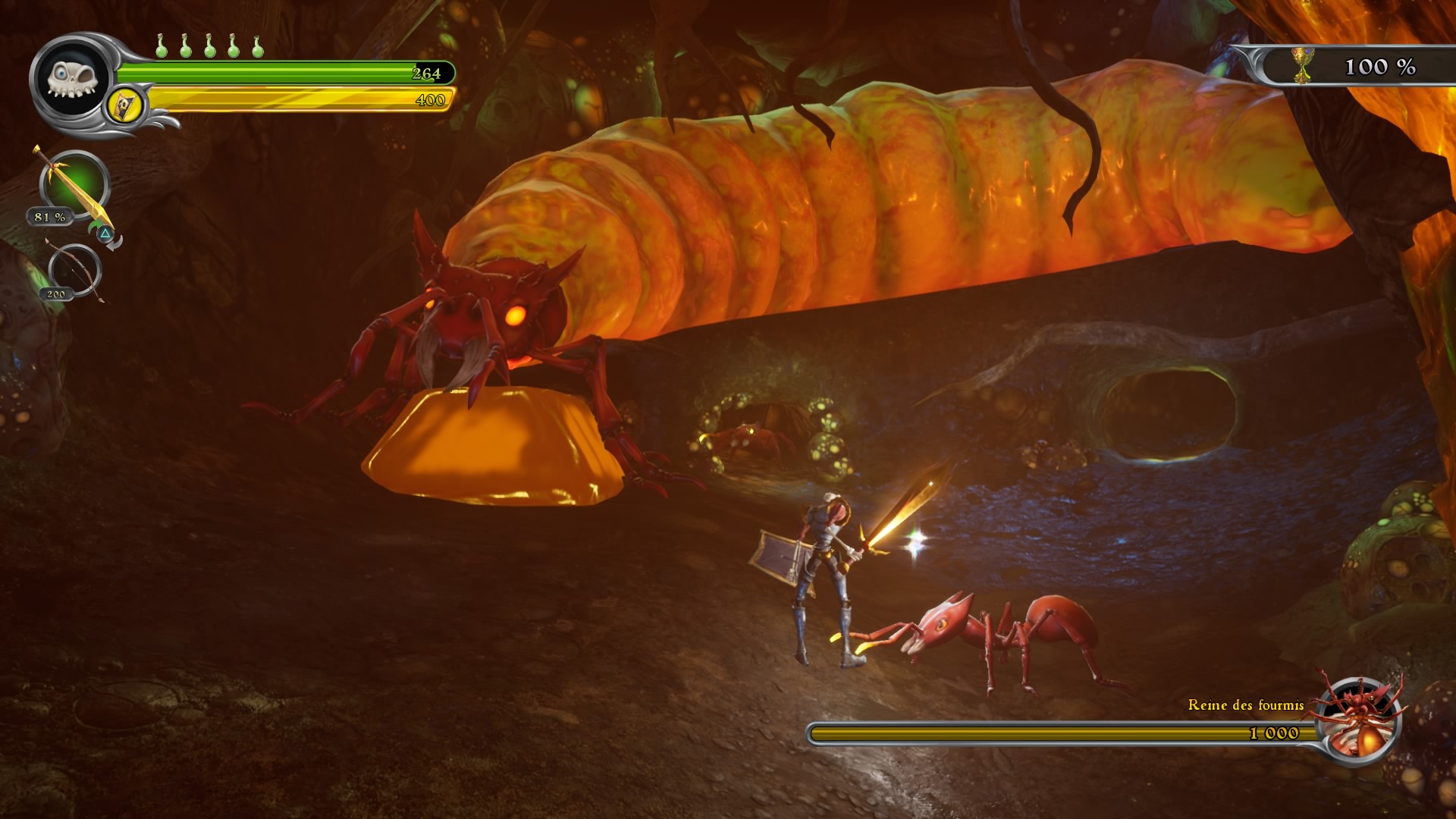Select the bow secondary weapon slot
This screenshot has width=1456, height=819.
click(74, 271)
